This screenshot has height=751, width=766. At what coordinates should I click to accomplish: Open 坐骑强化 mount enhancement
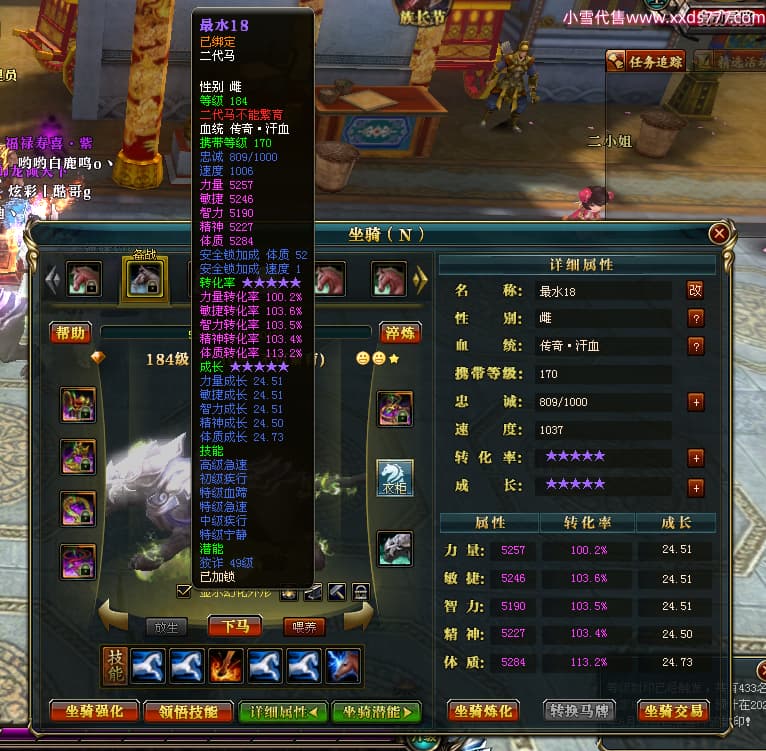pyautogui.click(x=94, y=712)
